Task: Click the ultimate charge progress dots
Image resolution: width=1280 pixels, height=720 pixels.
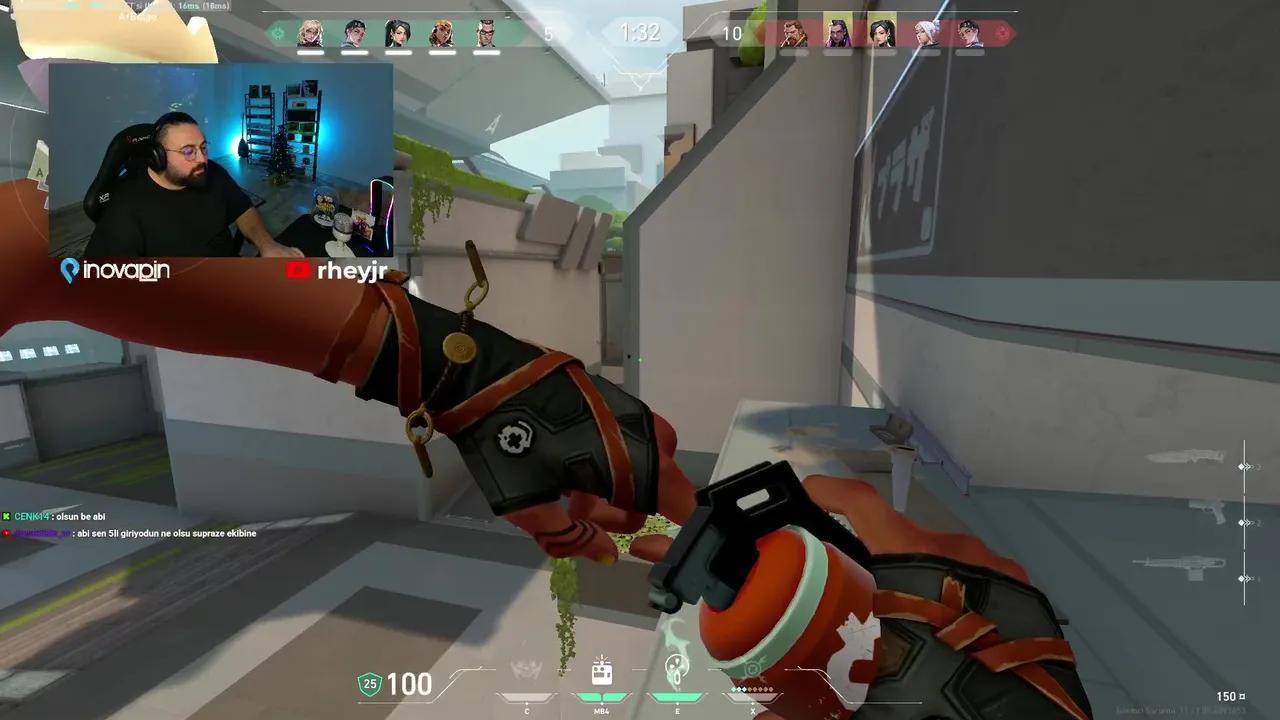Action: [x=750, y=689]
